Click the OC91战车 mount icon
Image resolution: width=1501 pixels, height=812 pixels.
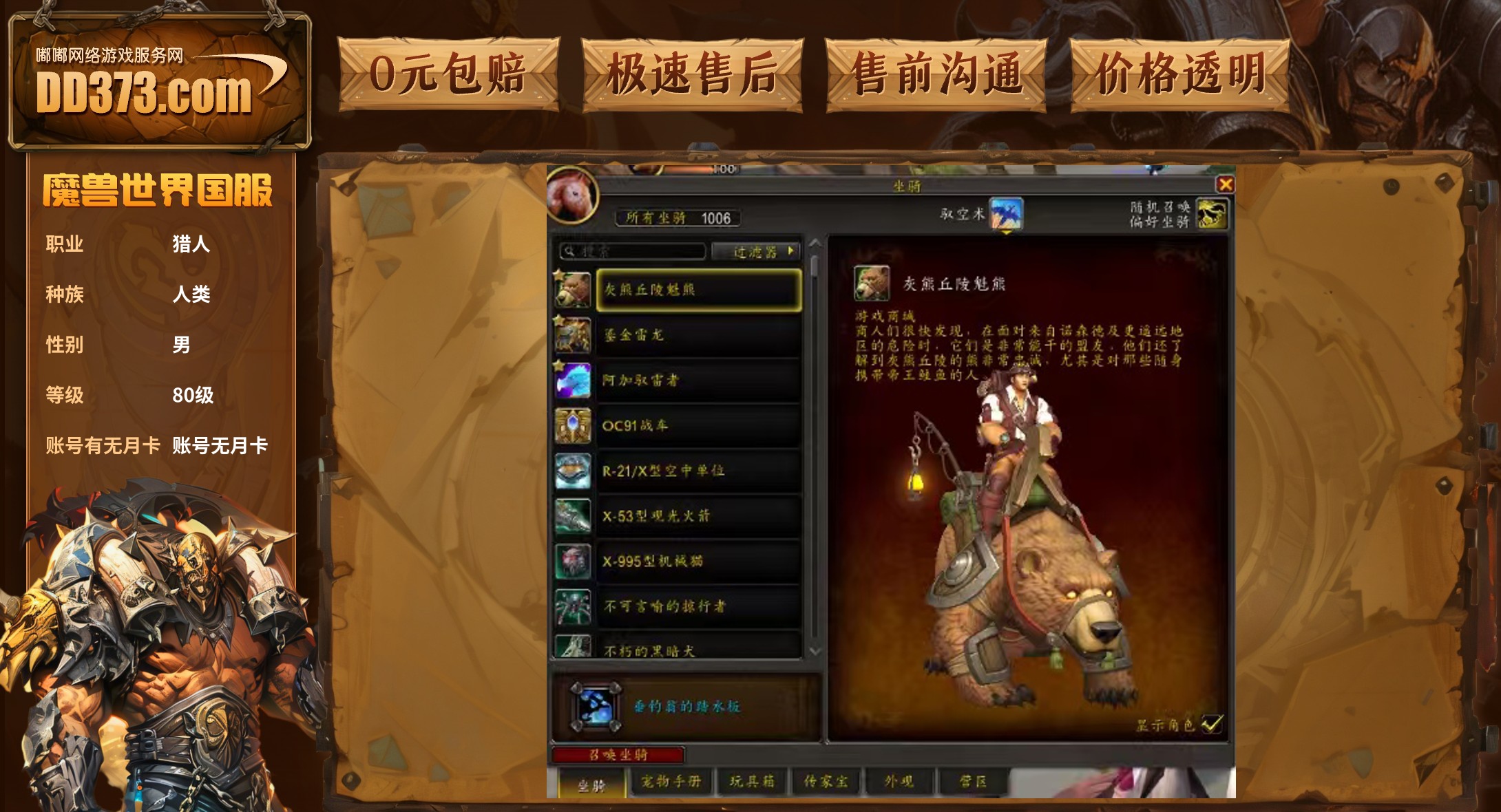click(574, 425)
